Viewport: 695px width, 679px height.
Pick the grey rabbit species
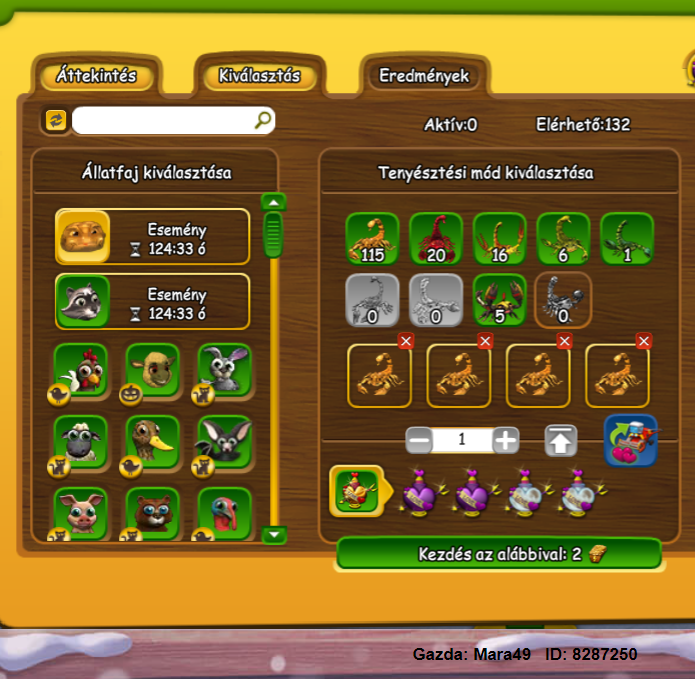pos(223,371)
